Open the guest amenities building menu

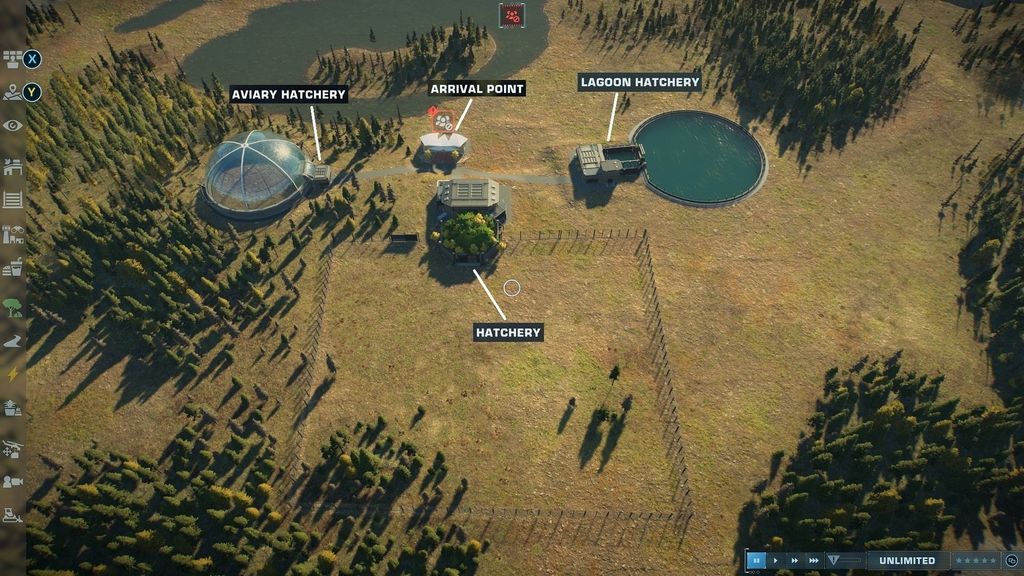pyautogui.click(x=12, y=268)
